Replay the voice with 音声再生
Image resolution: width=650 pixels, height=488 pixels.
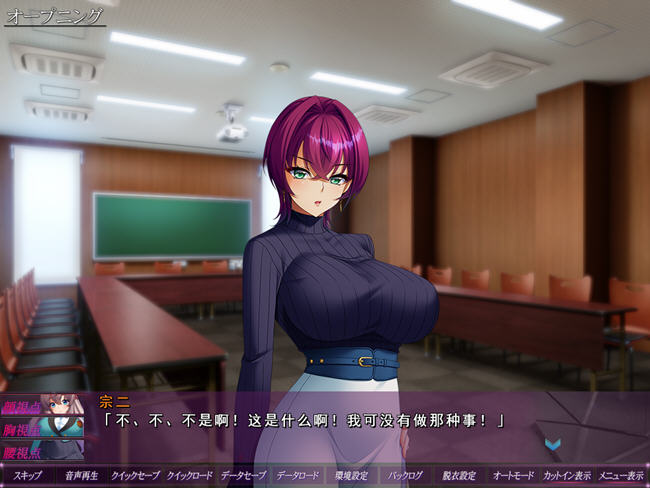[81, 475]
